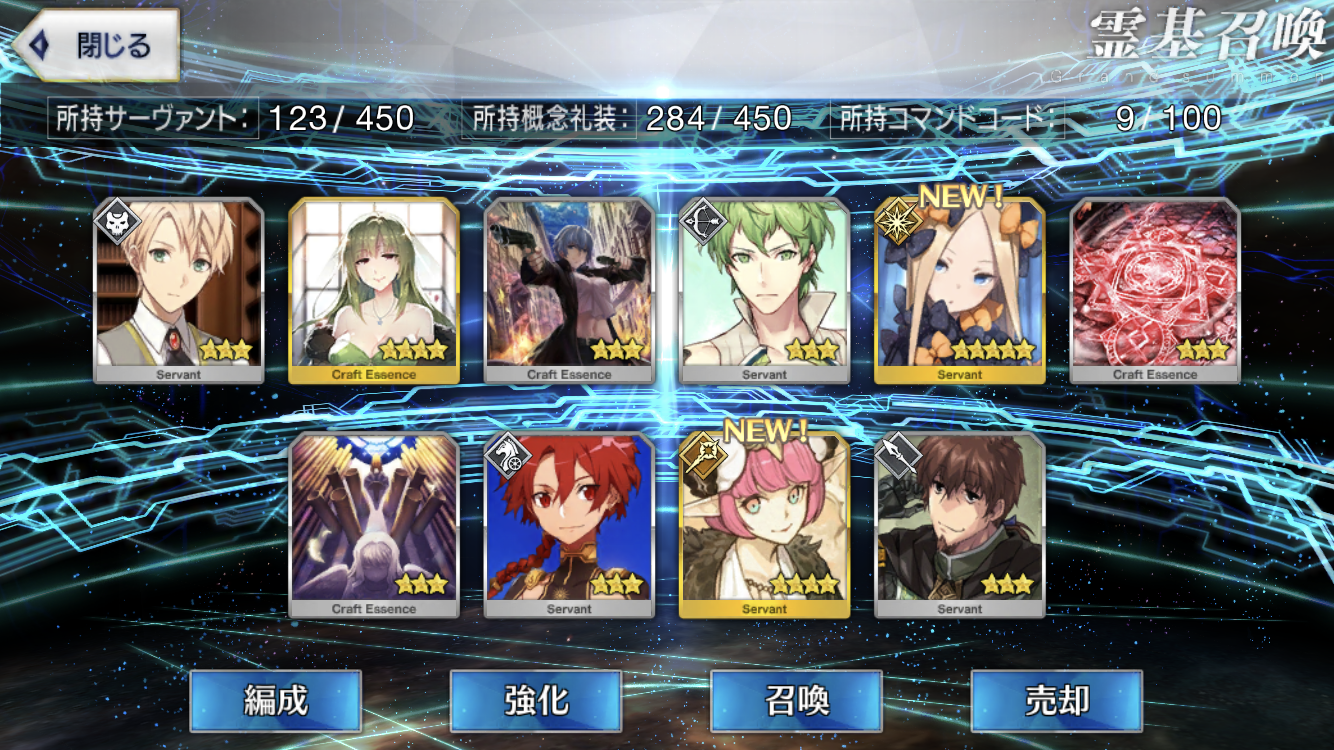Image resolution: width=1334 pixels, height=750 pixels.
Task: View the red magic circle Craft Essence
Action: point(1155,290)
